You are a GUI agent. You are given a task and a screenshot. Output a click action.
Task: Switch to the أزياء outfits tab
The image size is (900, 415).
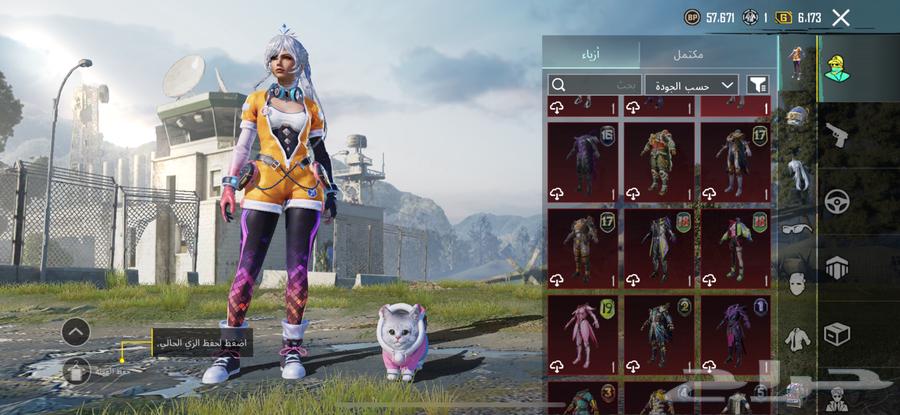(591, 53)
